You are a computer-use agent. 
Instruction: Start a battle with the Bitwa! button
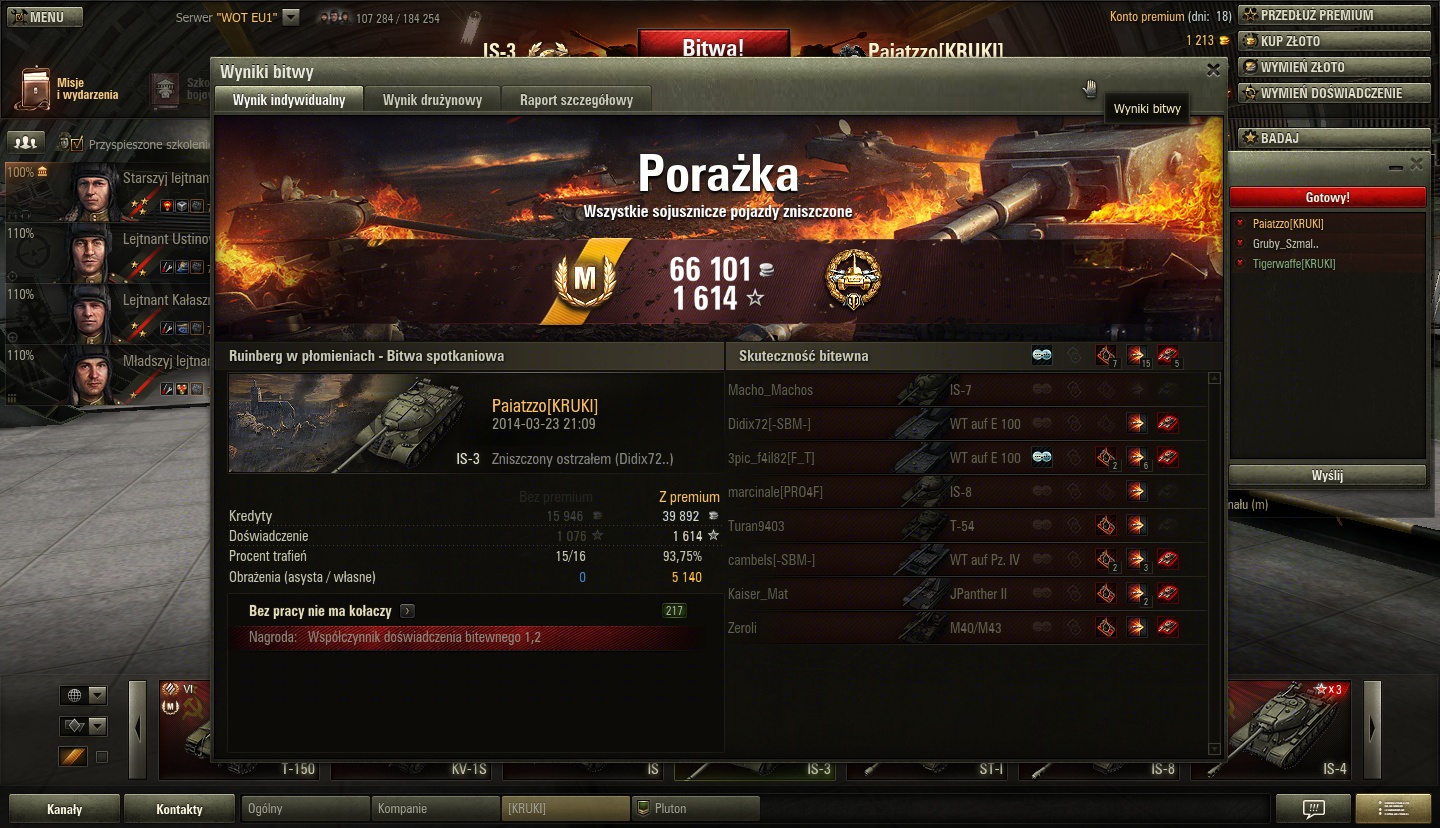point(713,46)
